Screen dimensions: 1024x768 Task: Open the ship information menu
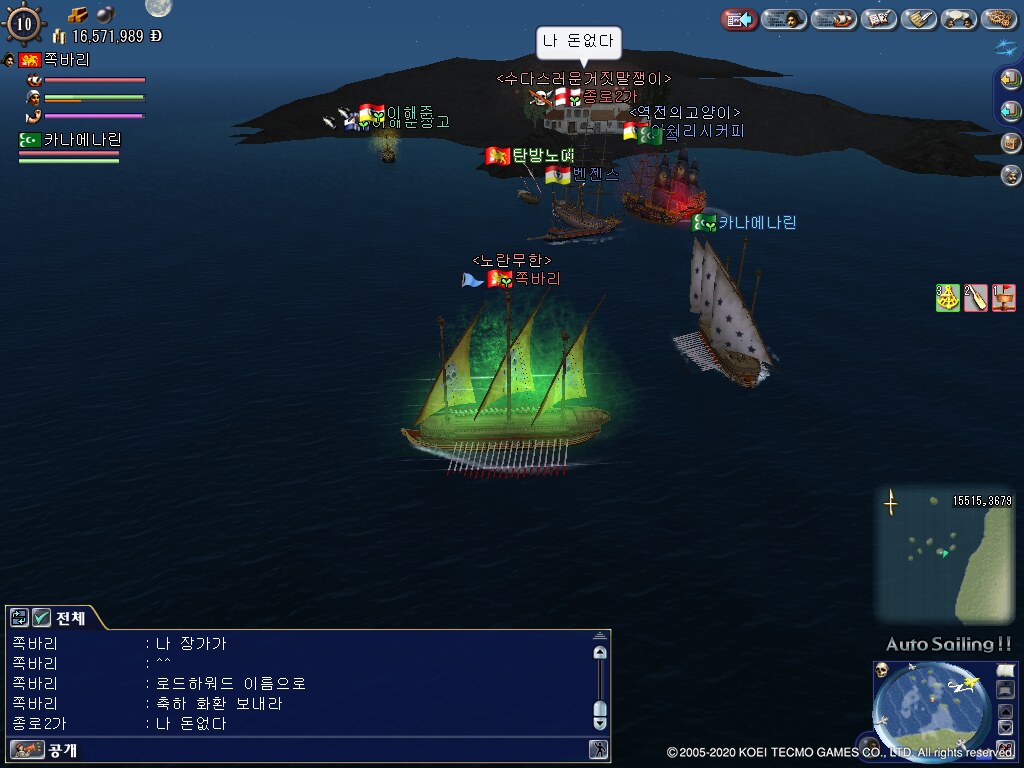pos(836,19)
